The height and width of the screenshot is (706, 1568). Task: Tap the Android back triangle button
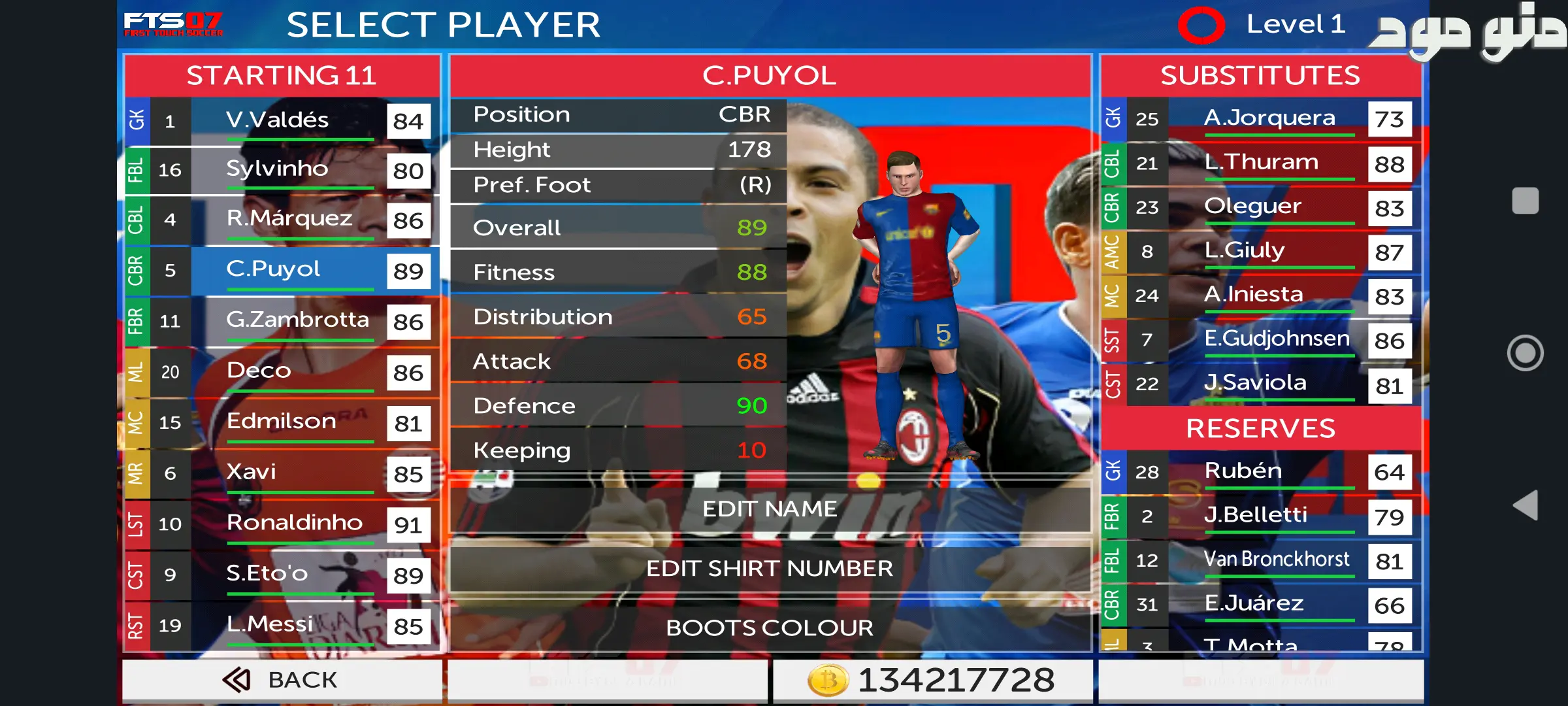[x=1525, y=505]
